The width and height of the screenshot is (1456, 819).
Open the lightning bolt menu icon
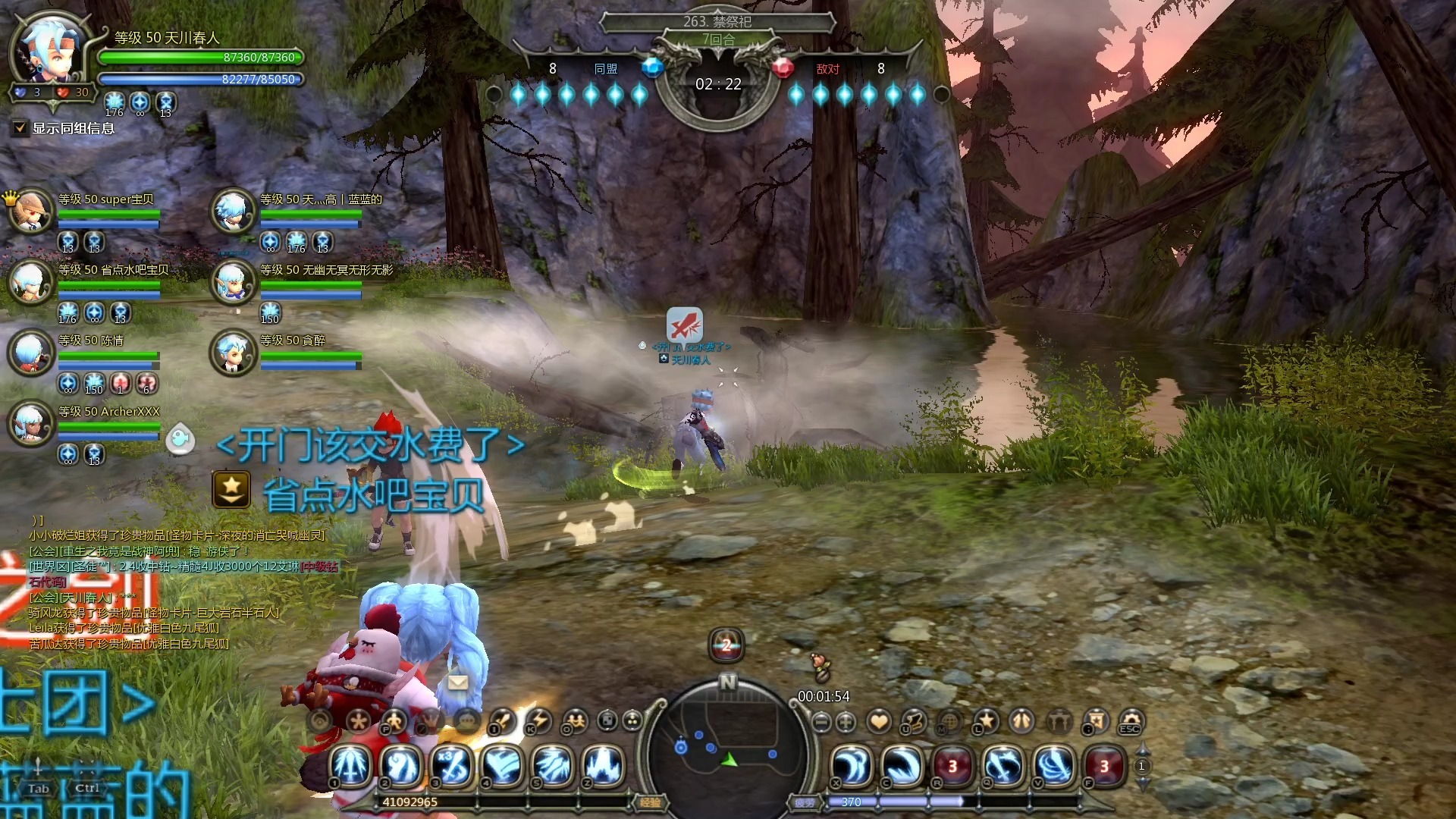click(539, 720)
